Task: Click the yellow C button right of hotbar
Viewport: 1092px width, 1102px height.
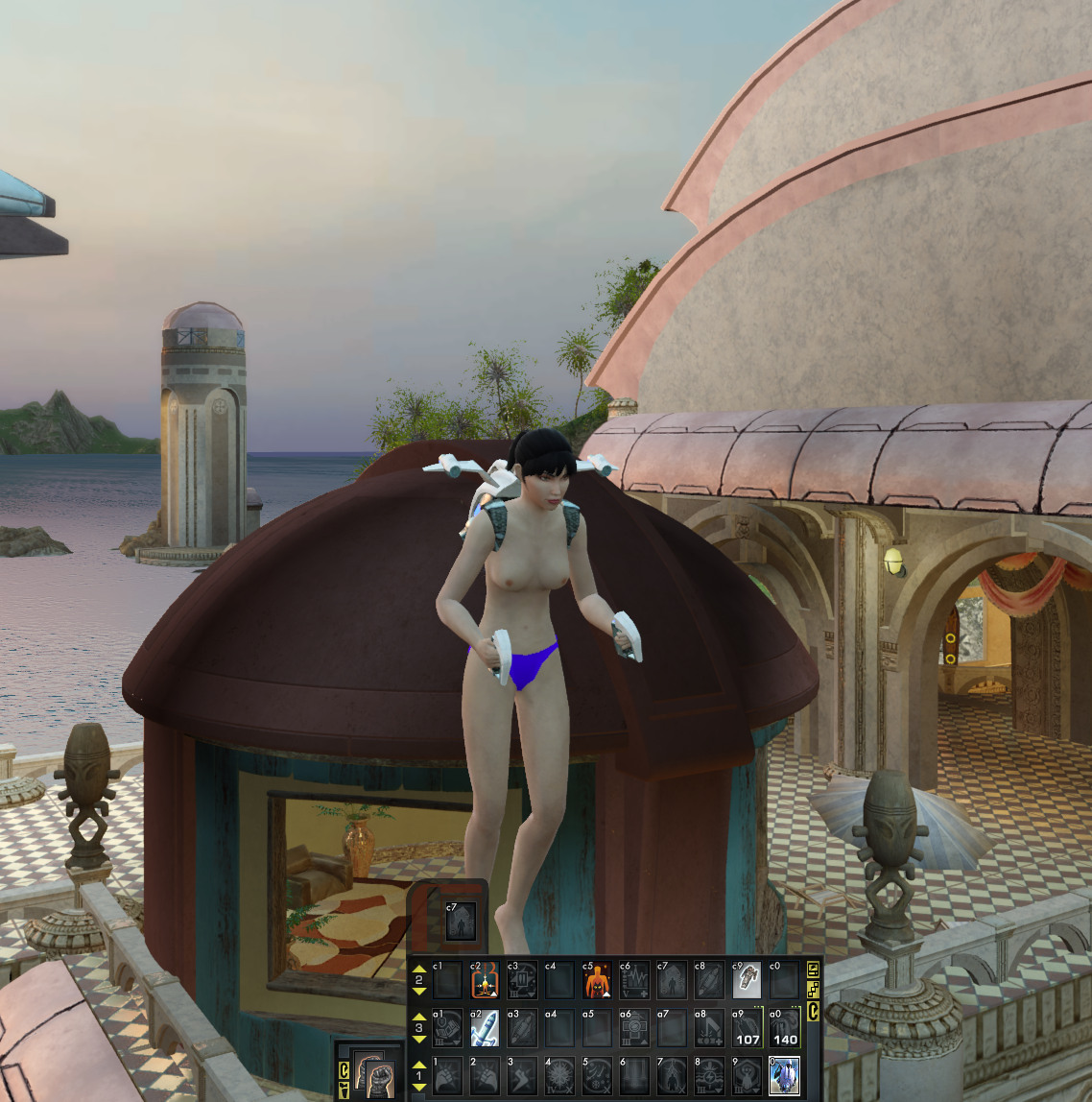Action: click(x=814, y=1010)
